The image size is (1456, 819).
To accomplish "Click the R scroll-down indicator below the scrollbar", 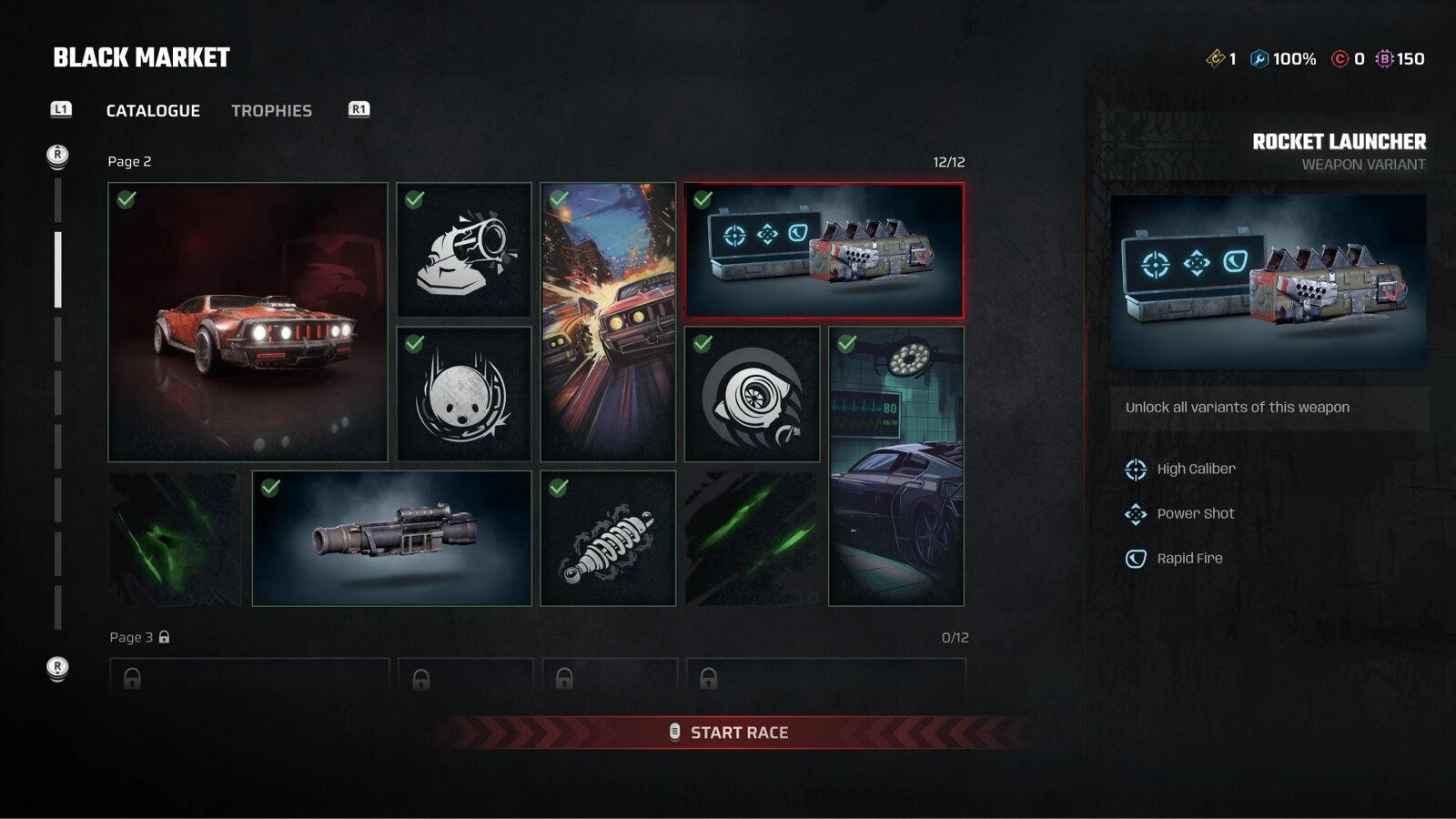I will click(58, 667).
